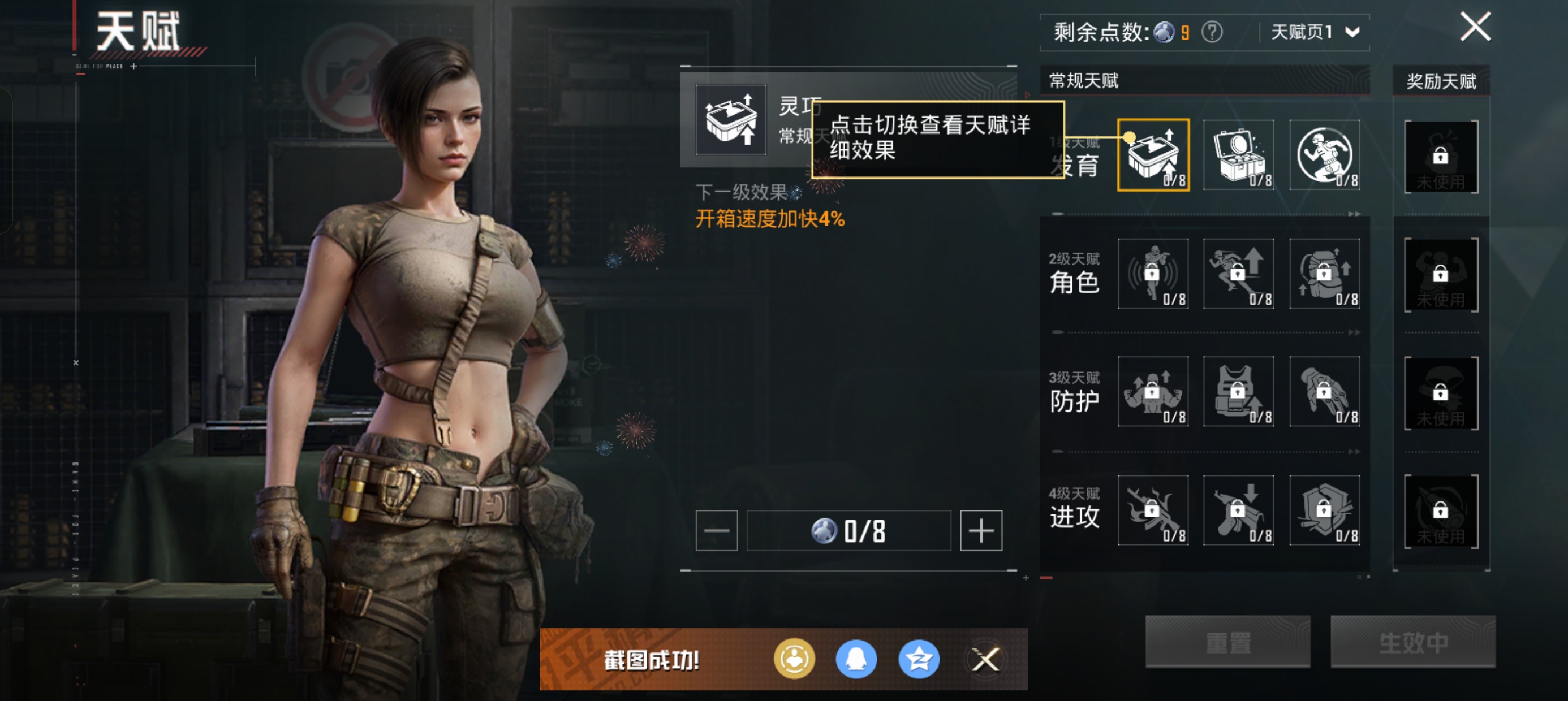
Task: Select the locked backpack talent in 角色 row
Action: click(1325, 274)
